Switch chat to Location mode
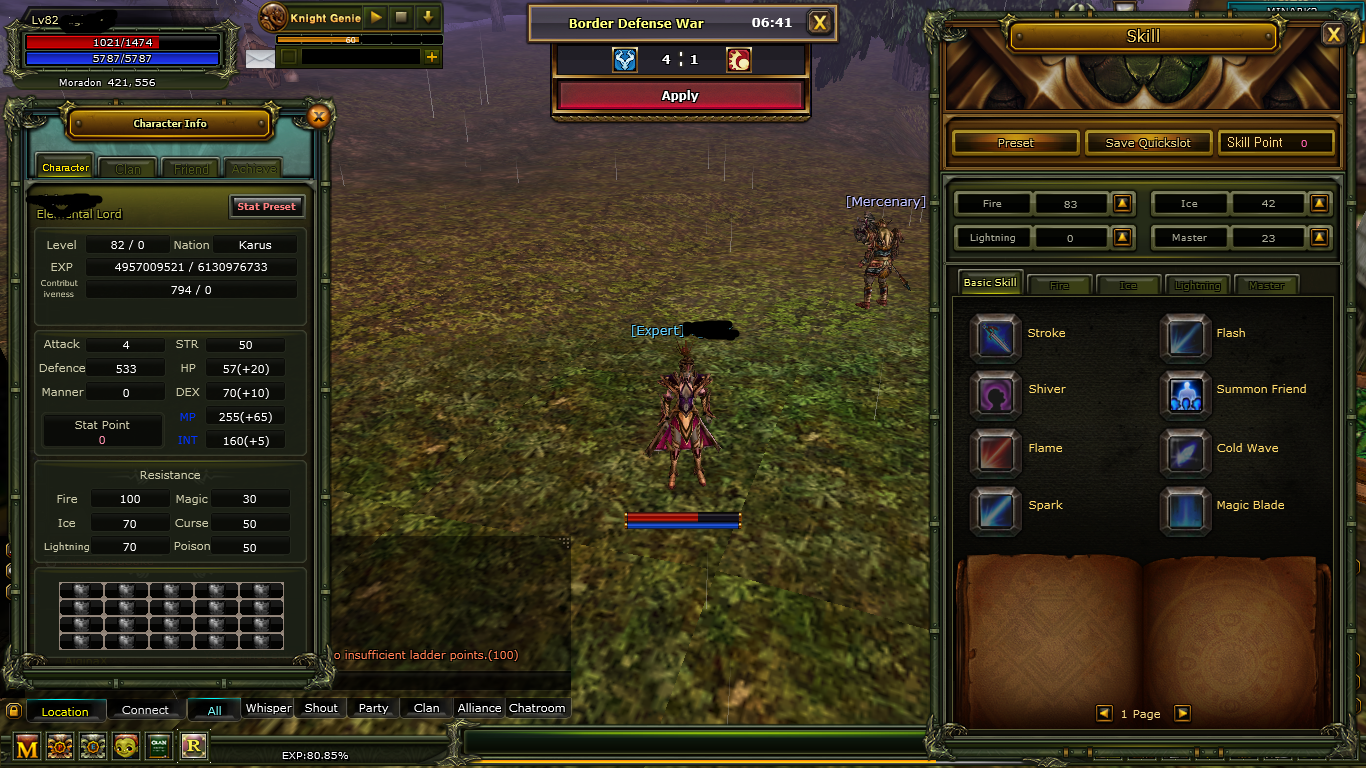Screen dimensions: 1366x768 click(66, 710)
